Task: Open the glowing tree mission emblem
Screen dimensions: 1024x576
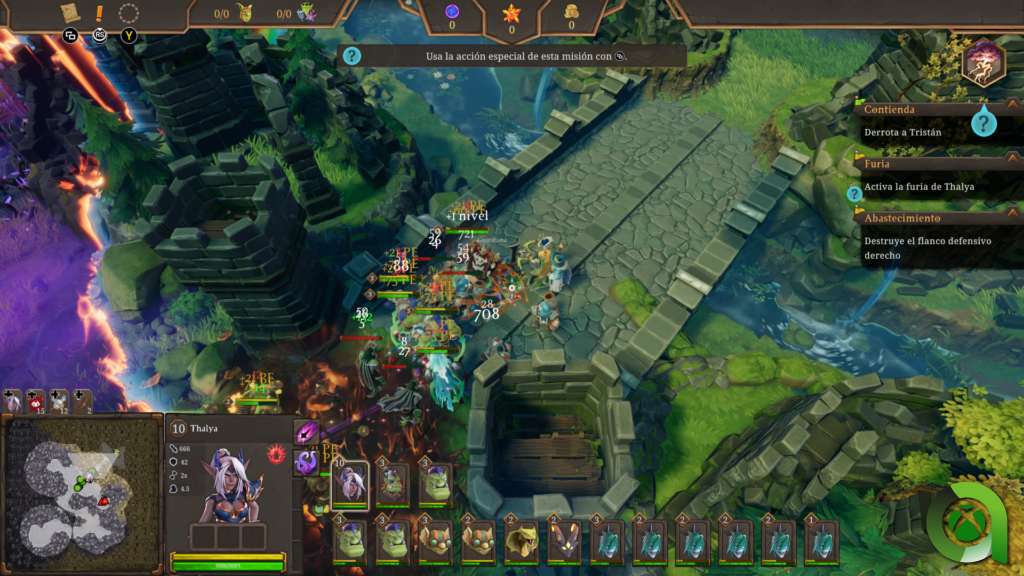Action: [983, 61]
